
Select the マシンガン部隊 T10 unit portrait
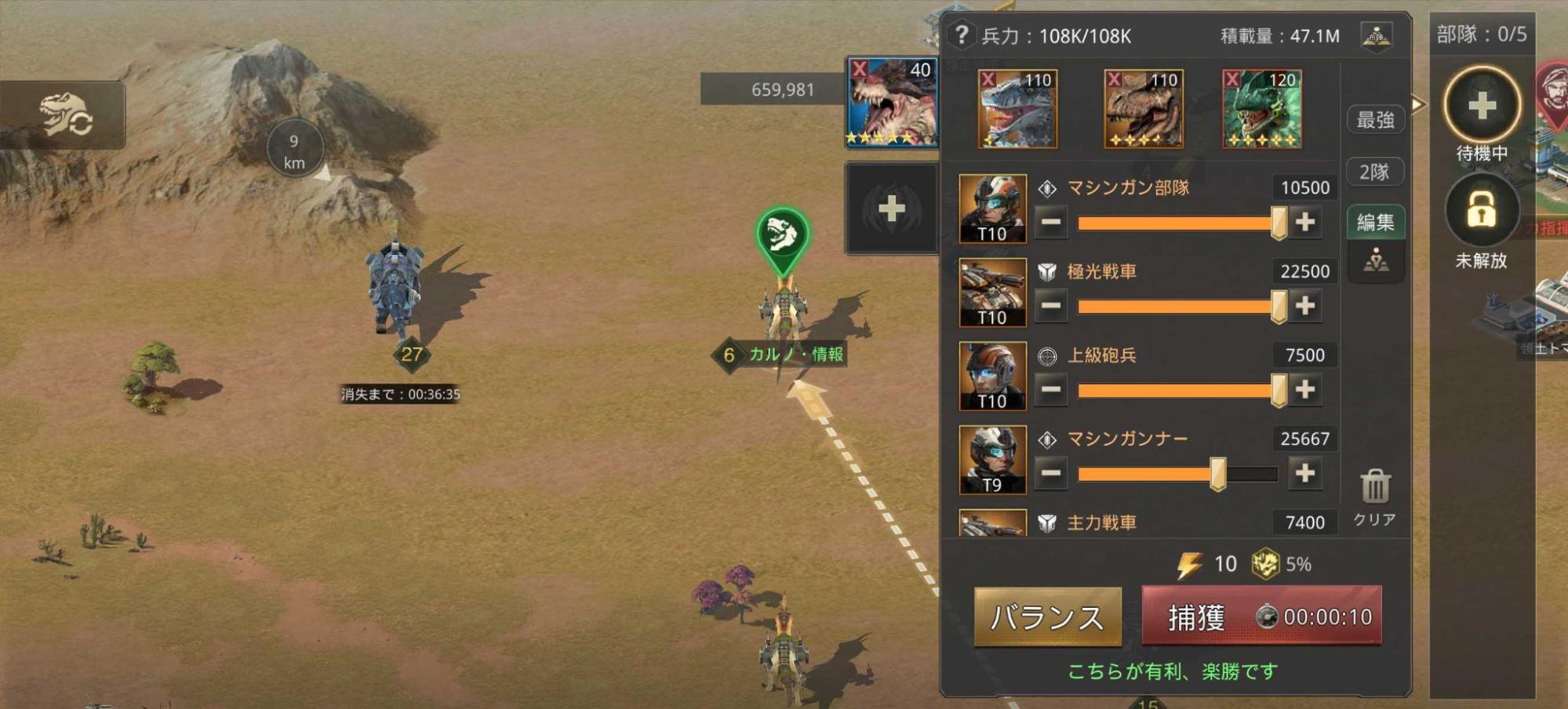click(992, 206)
